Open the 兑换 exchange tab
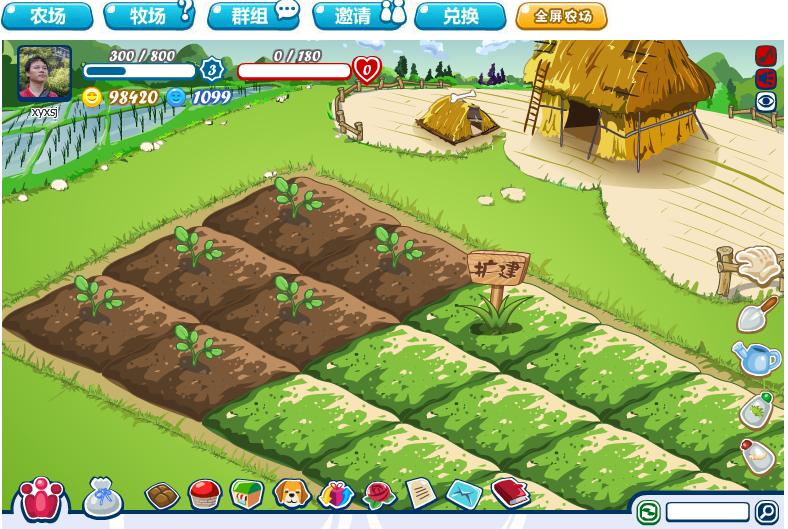This screenshot has width=788, height=529. click(460, 16)
